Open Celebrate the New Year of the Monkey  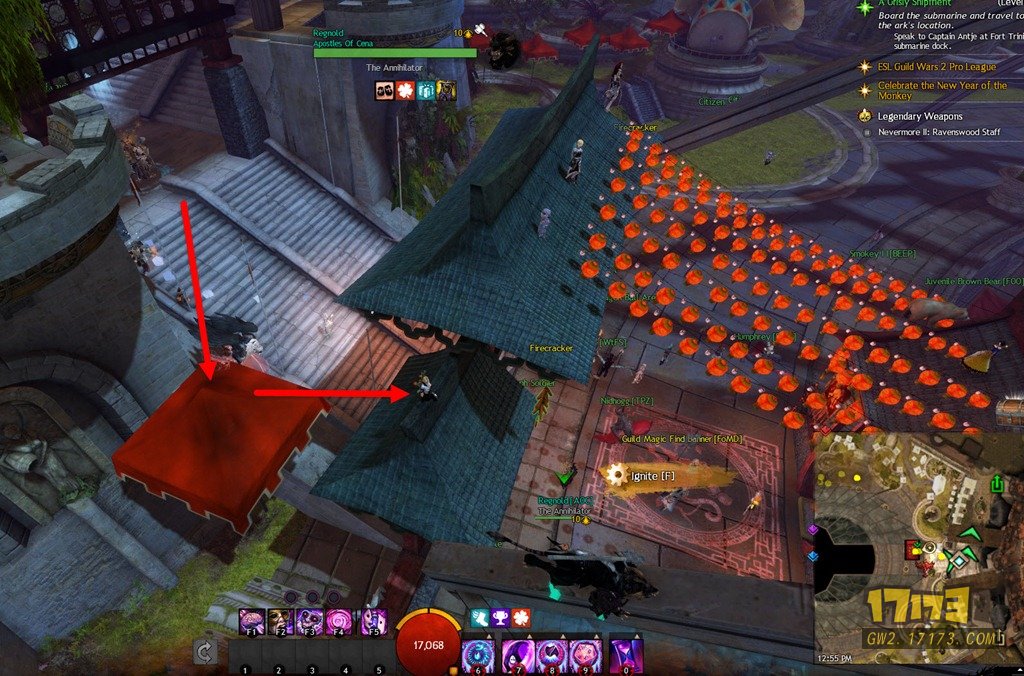(x=942, y=91)
